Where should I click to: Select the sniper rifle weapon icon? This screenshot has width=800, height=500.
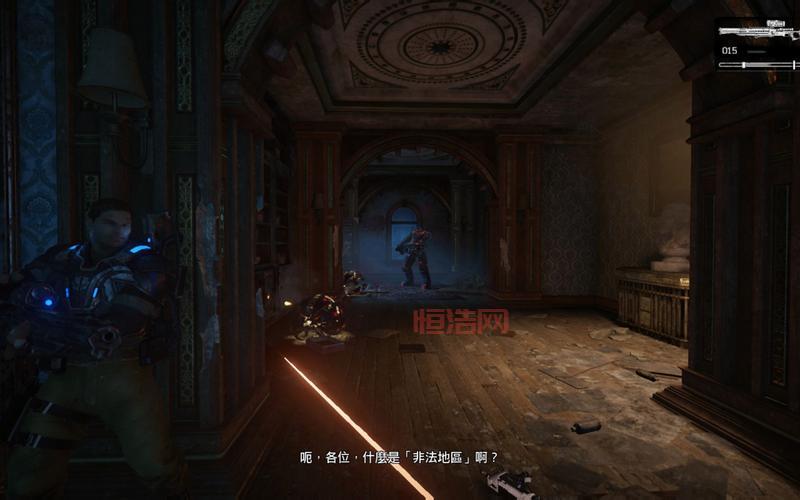tap(757, 31)
